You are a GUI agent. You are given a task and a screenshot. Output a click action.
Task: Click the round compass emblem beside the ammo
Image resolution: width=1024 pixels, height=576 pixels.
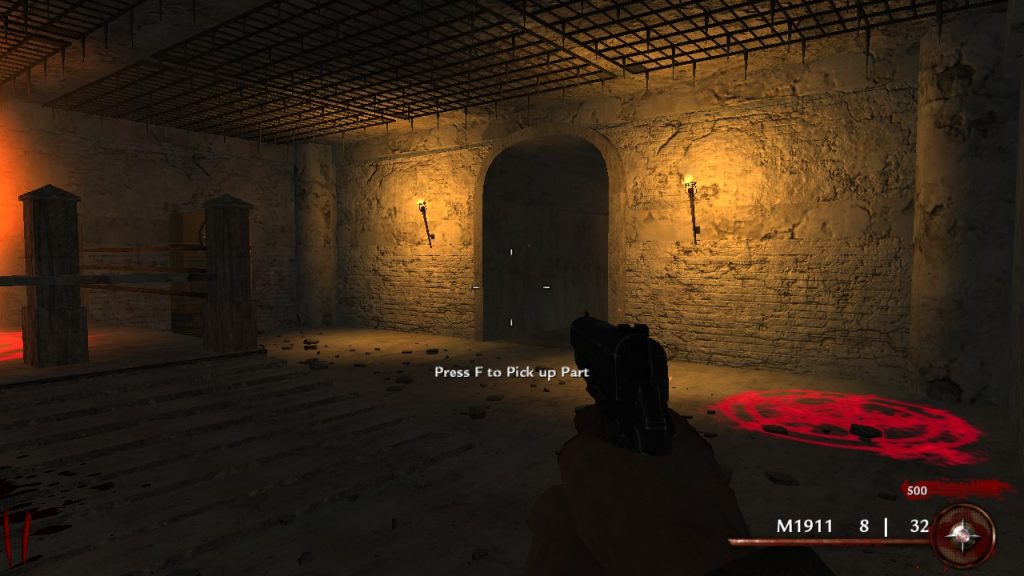coord(963,535)
